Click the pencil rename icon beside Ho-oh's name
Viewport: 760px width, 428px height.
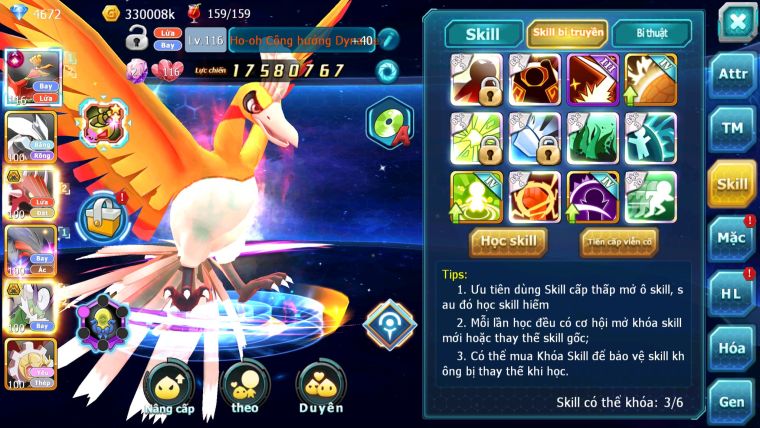(388, 40)
